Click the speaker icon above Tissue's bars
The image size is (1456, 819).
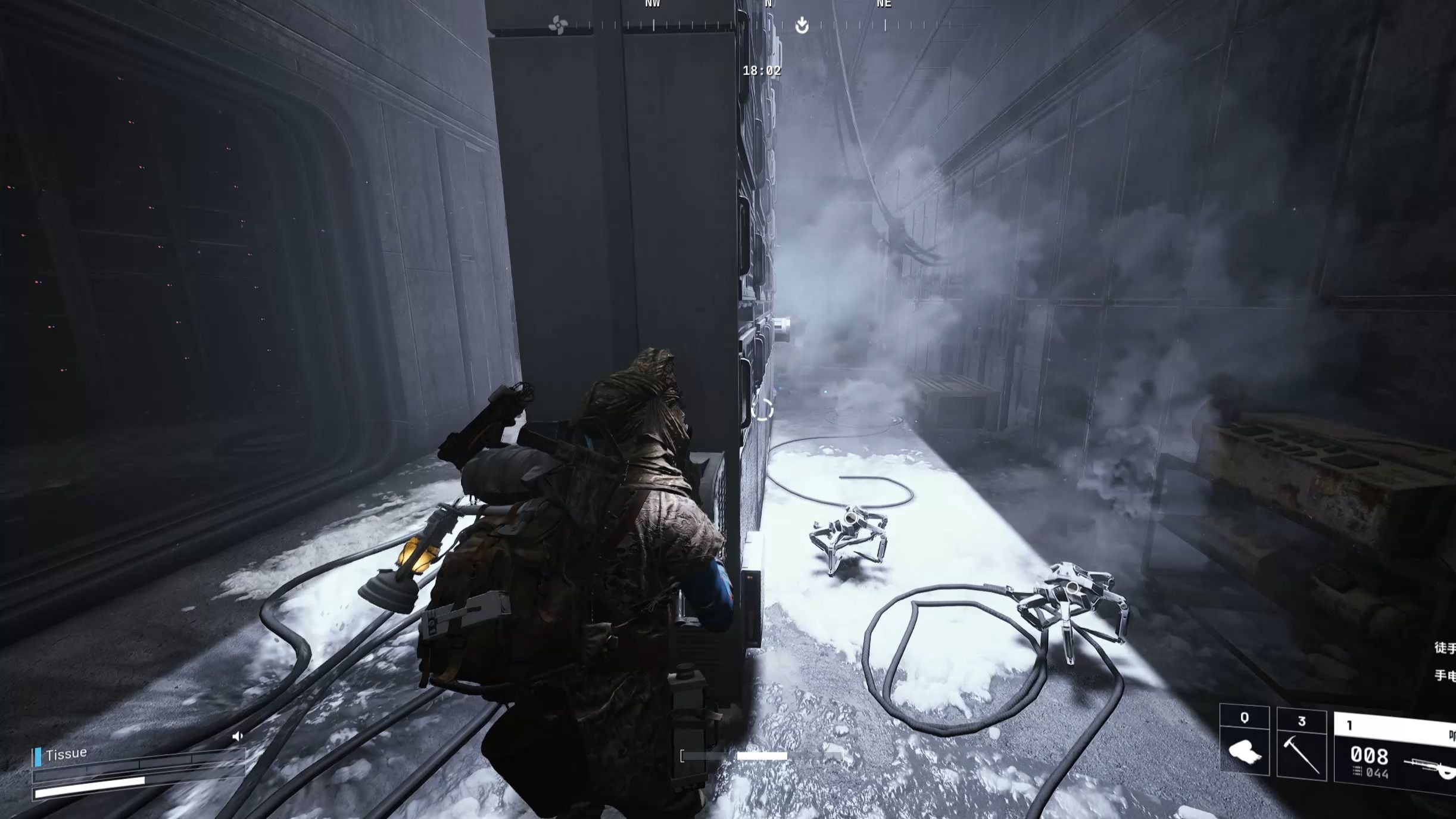pos(238,737)
